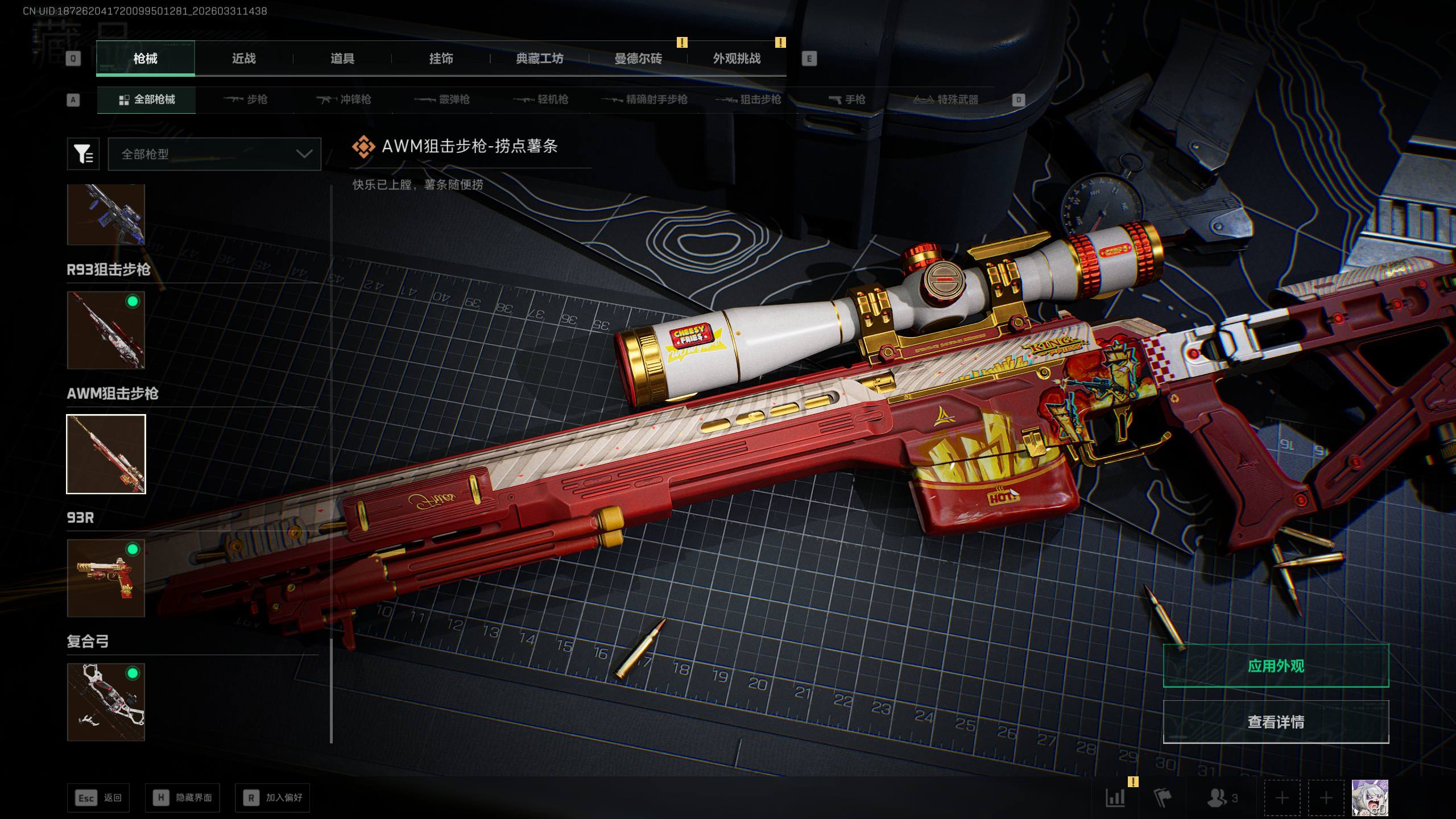
Task: Apply the skin with 应用外观
Action: coord(1276,666)
